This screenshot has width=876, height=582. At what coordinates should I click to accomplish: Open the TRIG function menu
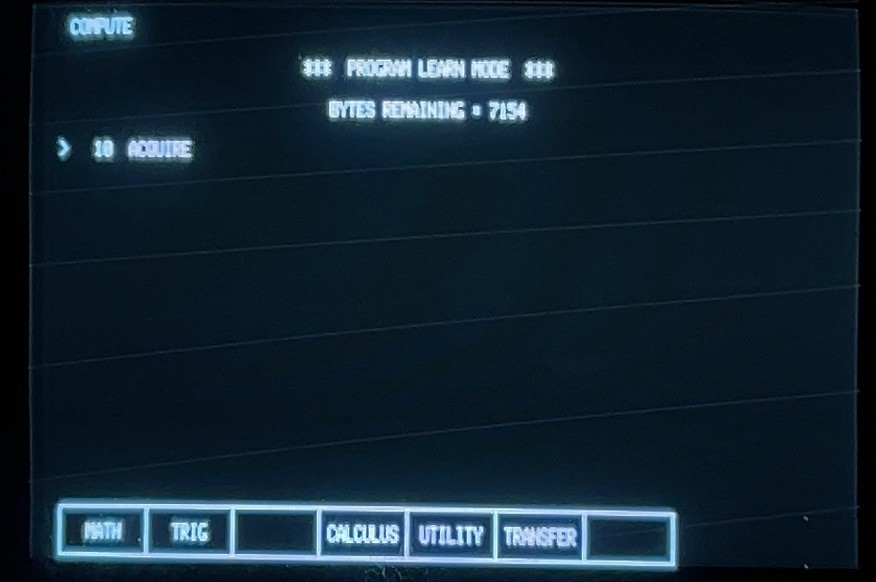(x=189, y=532)
